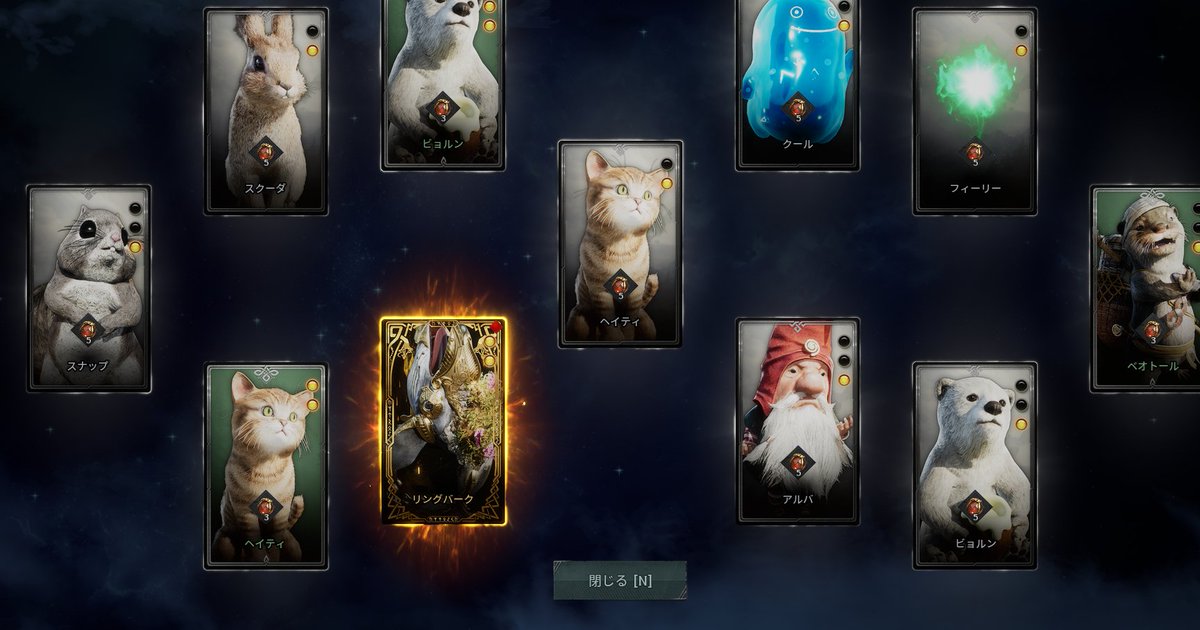This screenshot has height=630, width=1200.
Task: Choose the スクーダ rabbit card
Action: [x=266, y=111]
